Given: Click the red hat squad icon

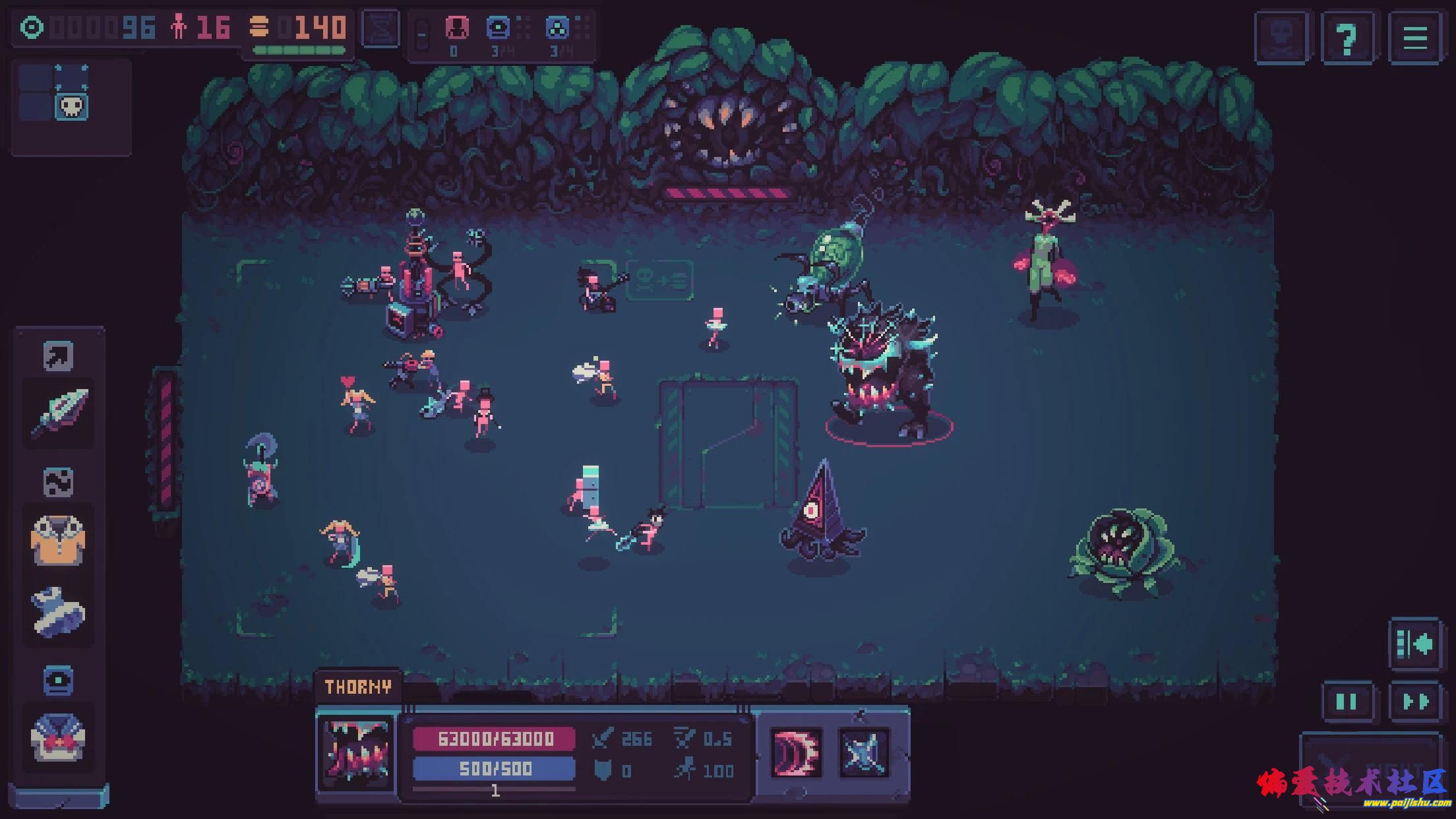Looking at the screenshot, I should [456, 28].
